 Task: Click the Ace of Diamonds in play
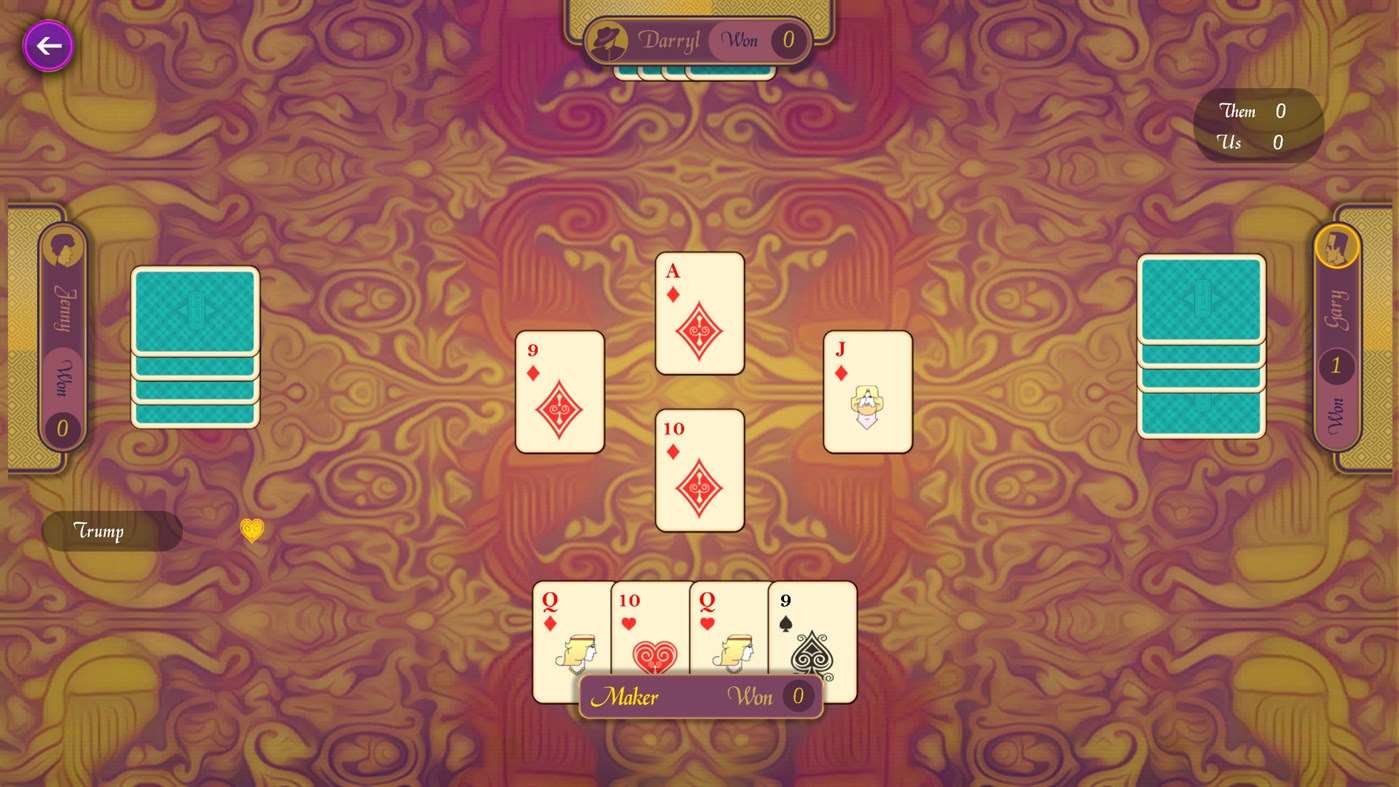click(x=699, y=312)
